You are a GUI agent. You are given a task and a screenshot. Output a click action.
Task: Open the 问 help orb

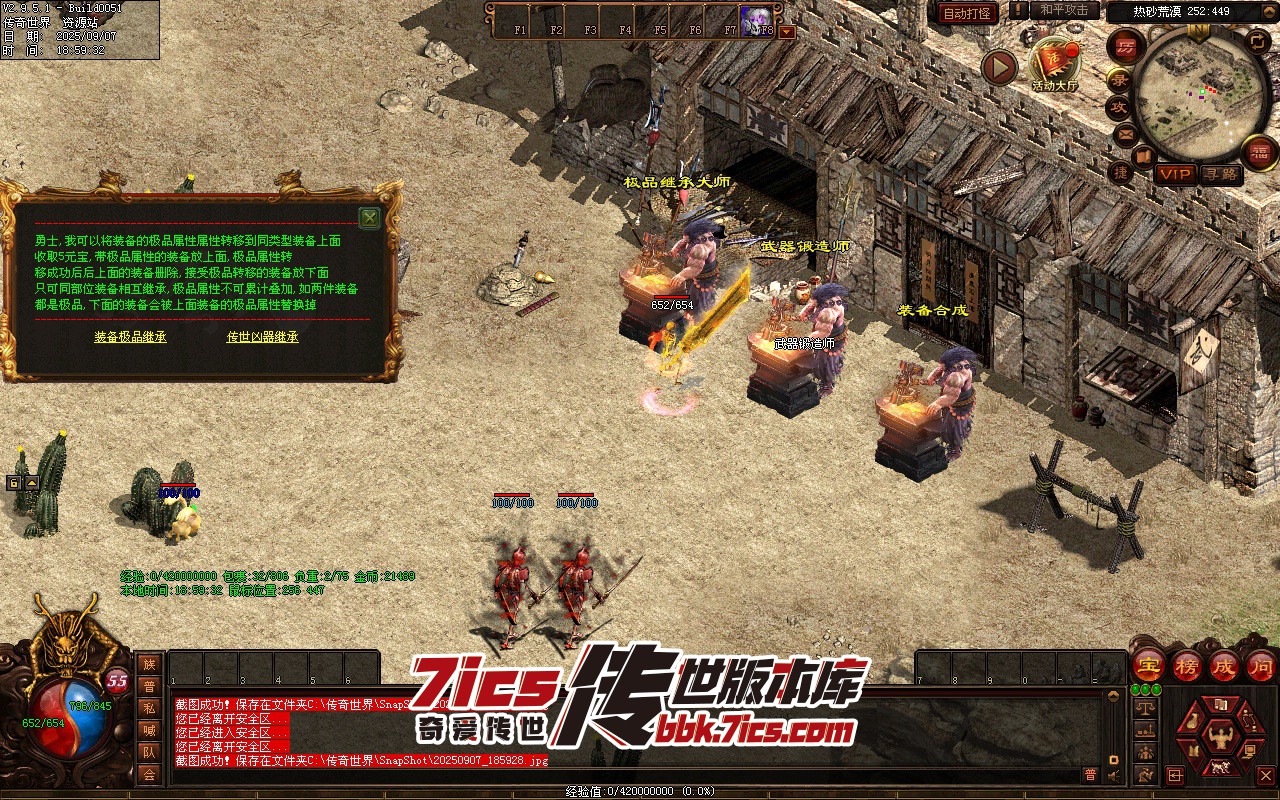point(1262,664)
